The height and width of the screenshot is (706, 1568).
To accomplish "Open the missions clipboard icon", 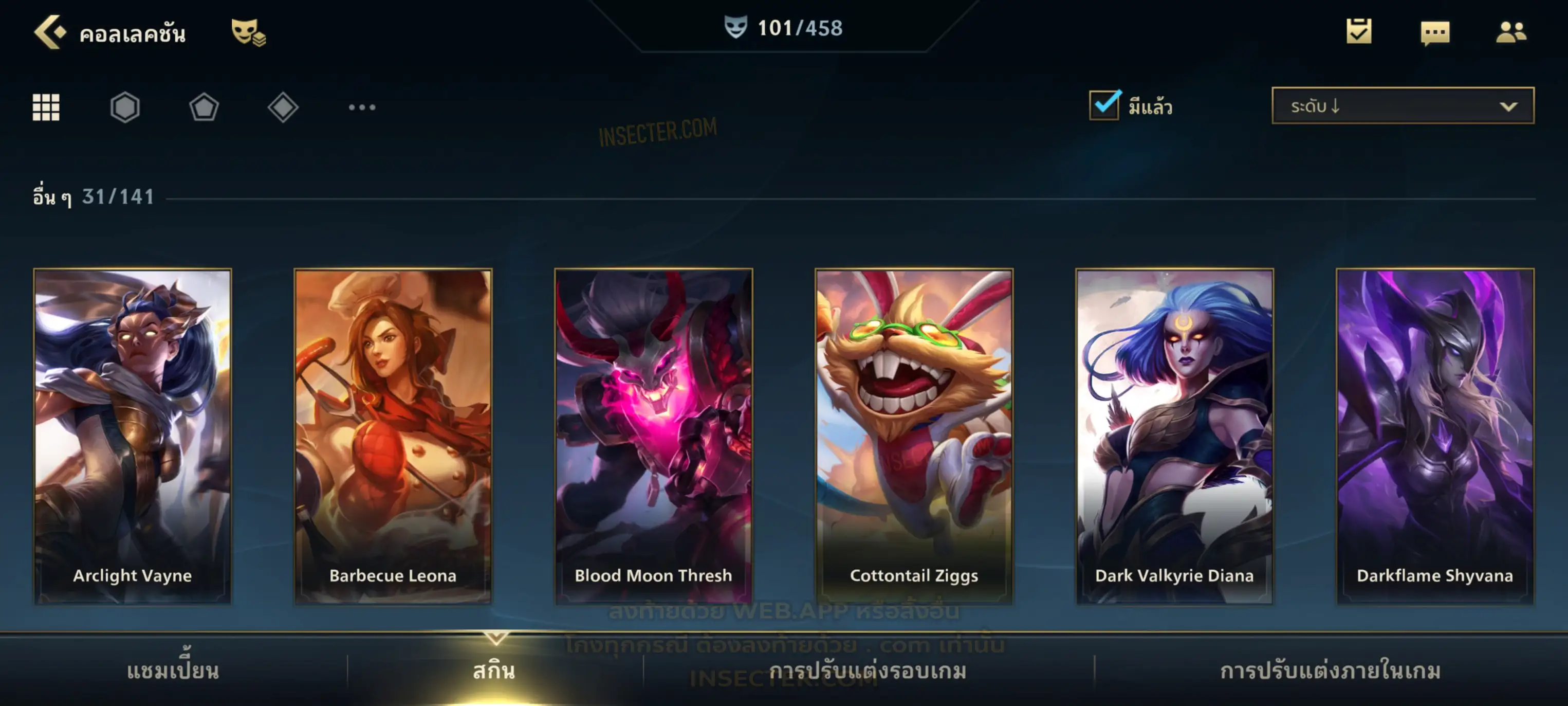I will 1359,32.
